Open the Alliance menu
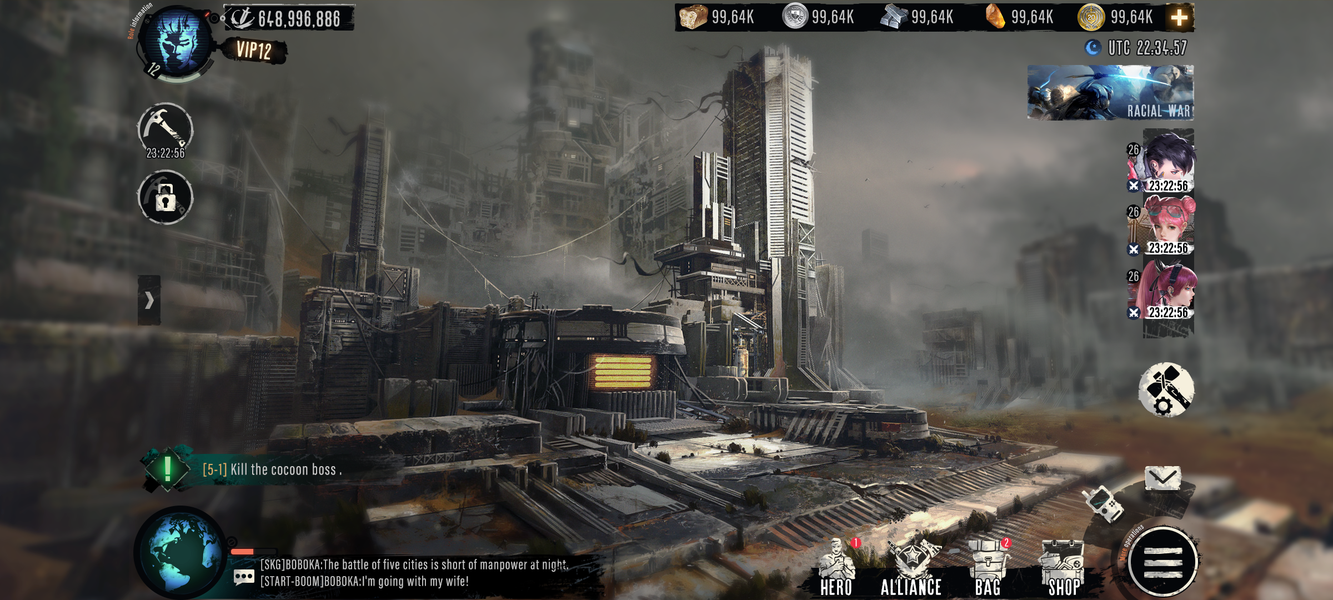The height and width of the screenshot is (600, 1333). pos(911,568)
